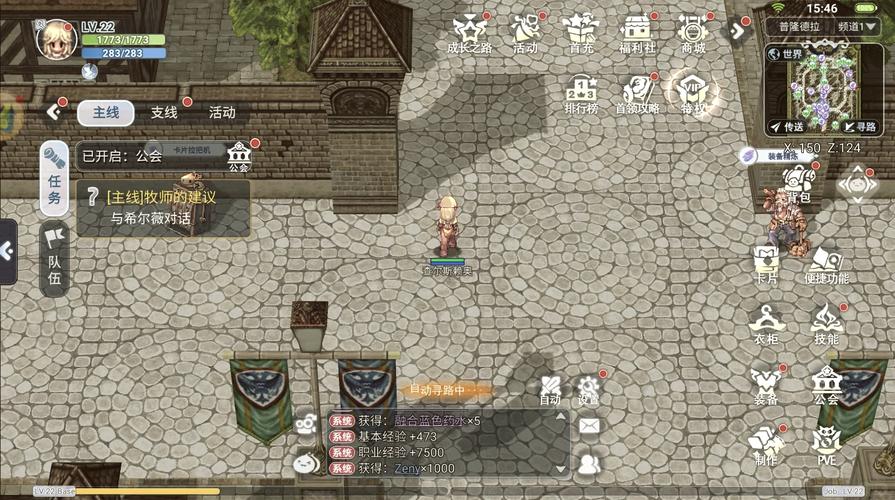Open the VIP 特权 privileges
This screenshot has width=895, height=500.
pos(693,94)
